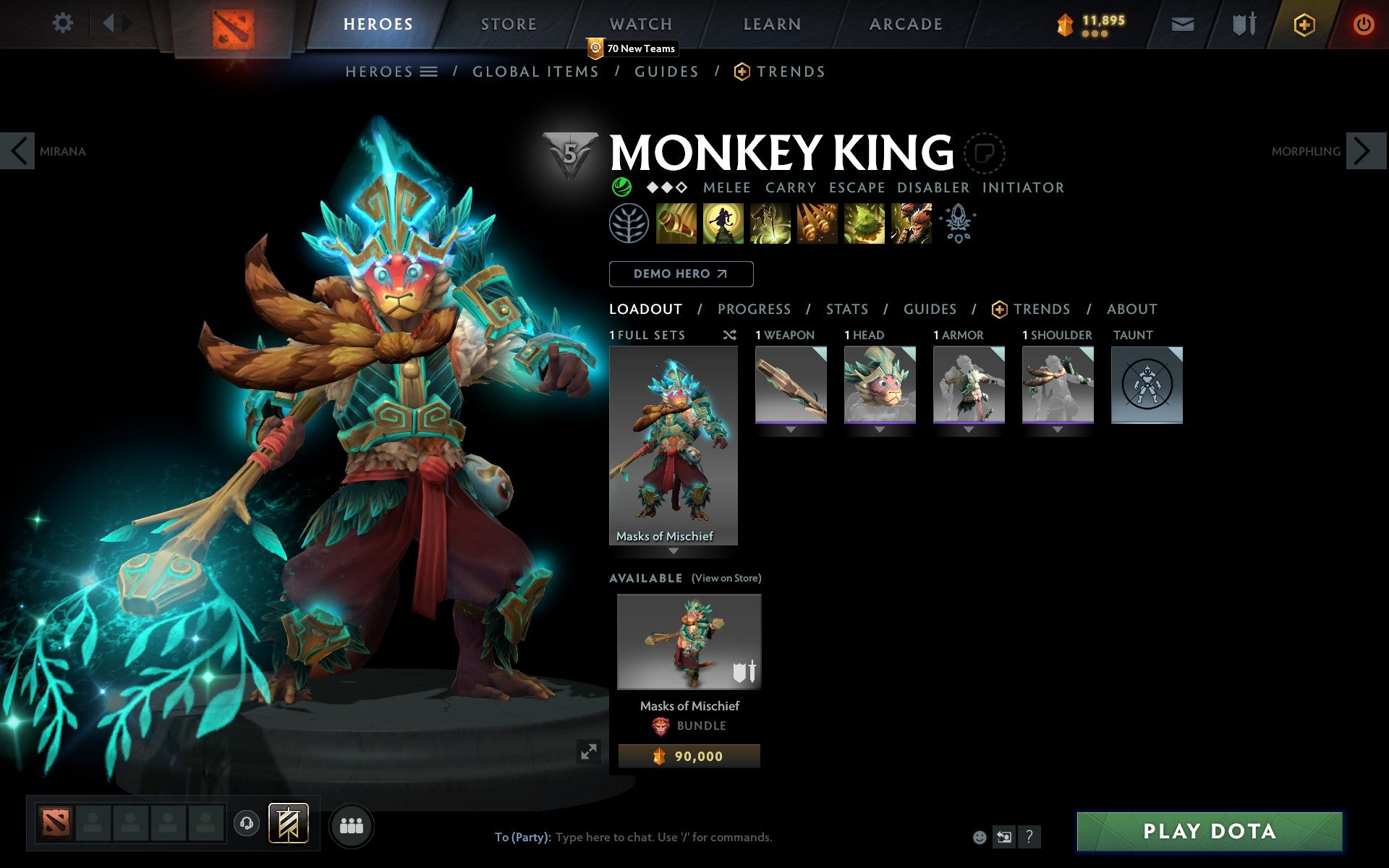Expand the head slot dropdown arrow
This screenshot has height=868, width=1389.
point(879,430)
